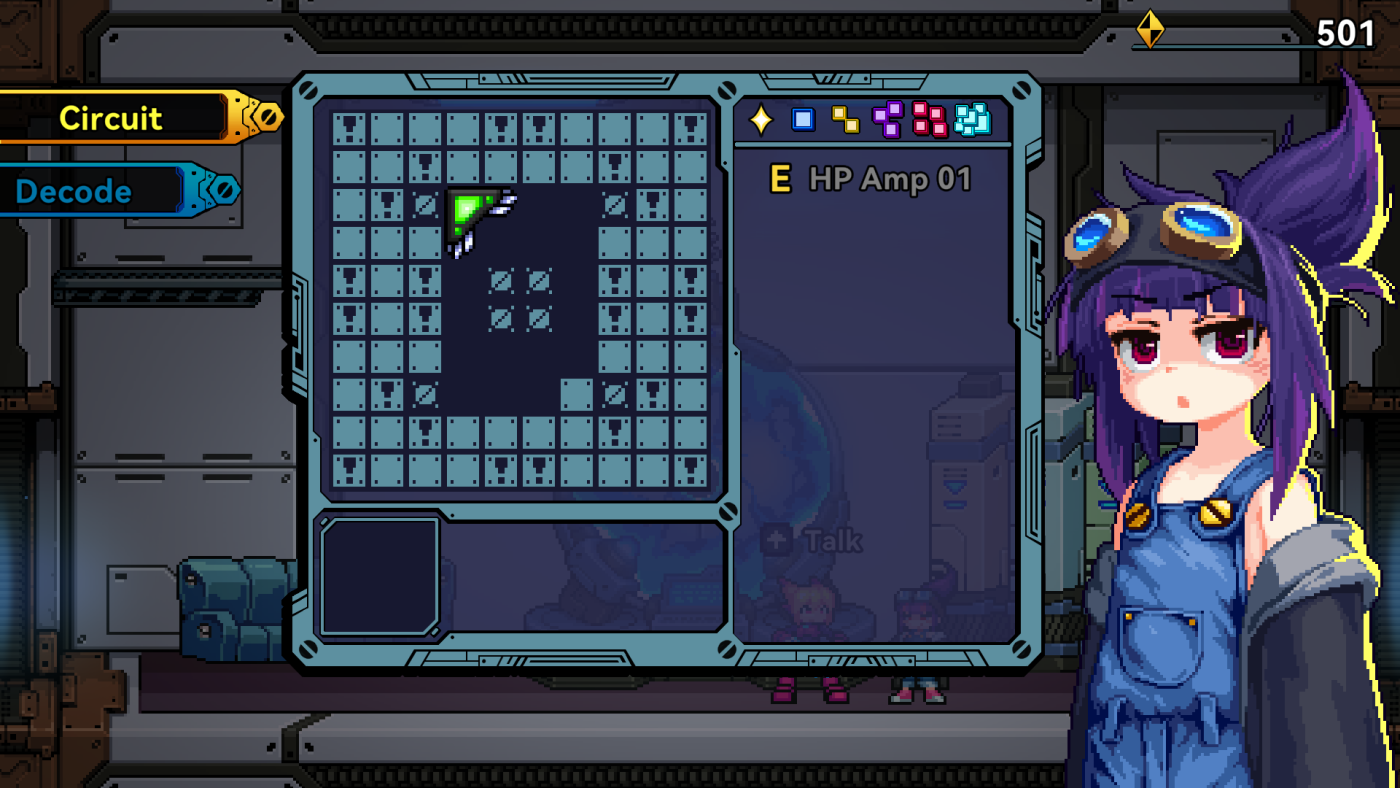Select the white four-point star filter
The height and width of the screenshot is (788, 1400).
point(761,120)
